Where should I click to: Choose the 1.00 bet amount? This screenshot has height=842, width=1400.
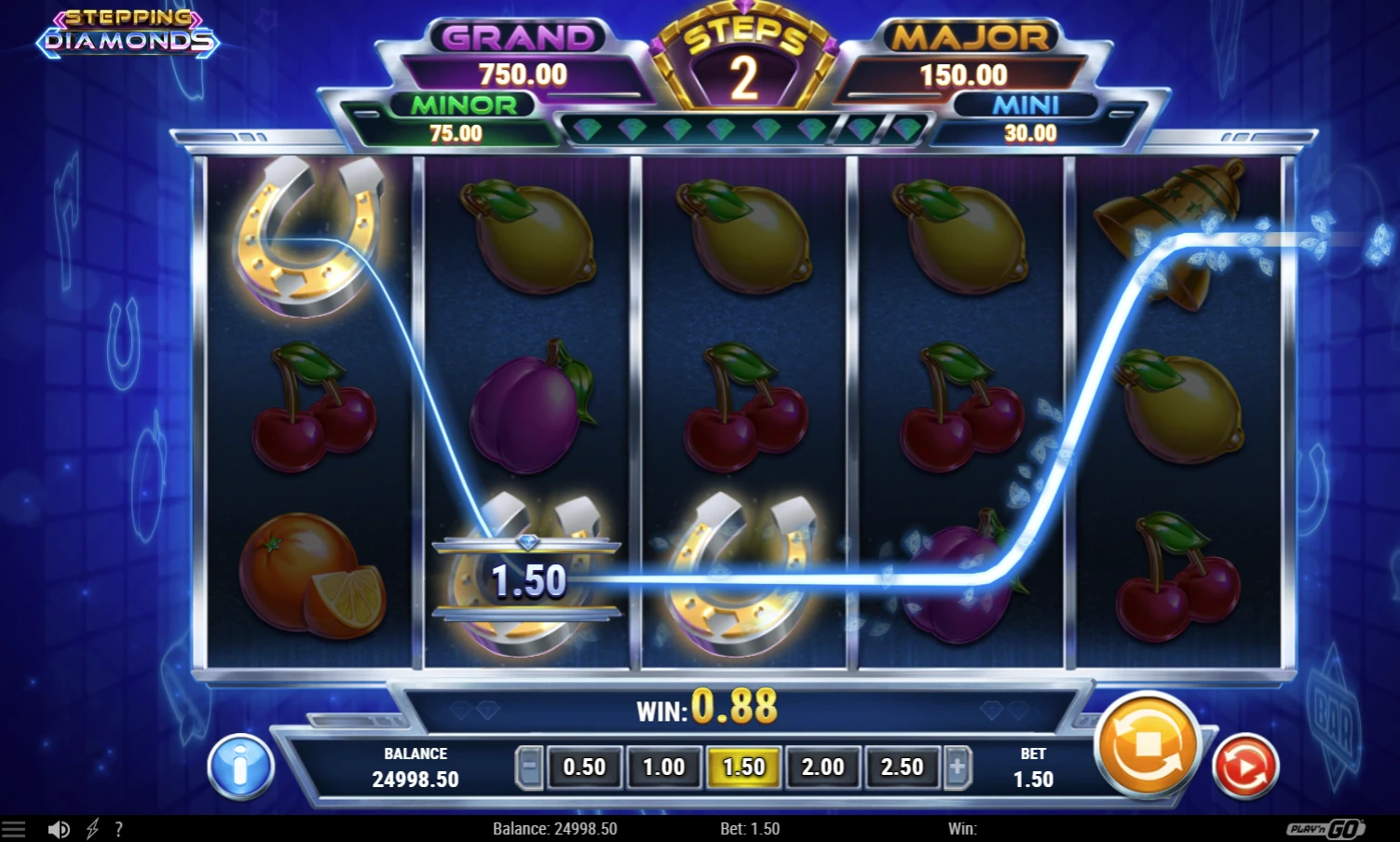coord(663,767)
